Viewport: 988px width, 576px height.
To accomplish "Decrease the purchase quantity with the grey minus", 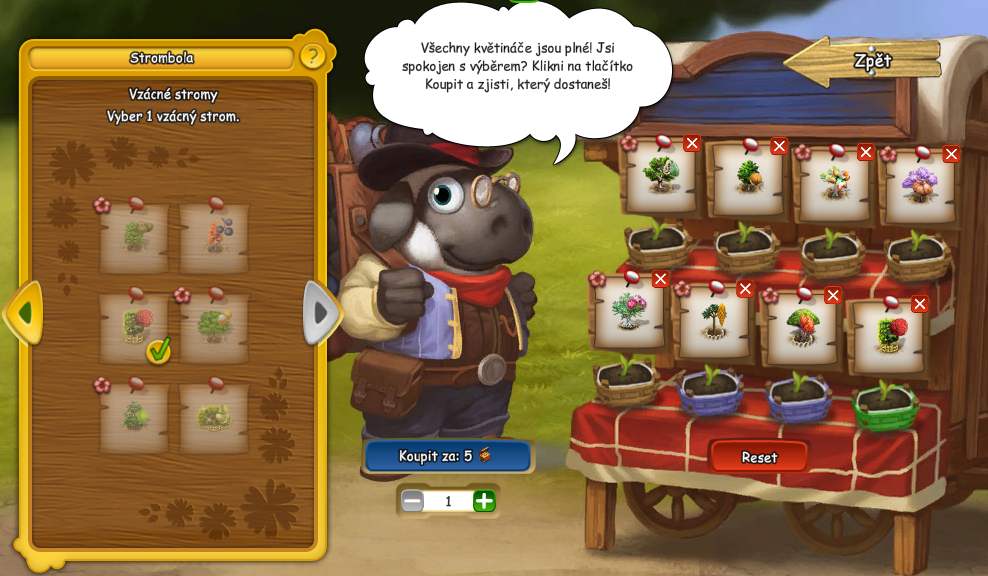I will pyautogui.click(x=412, y=501).
